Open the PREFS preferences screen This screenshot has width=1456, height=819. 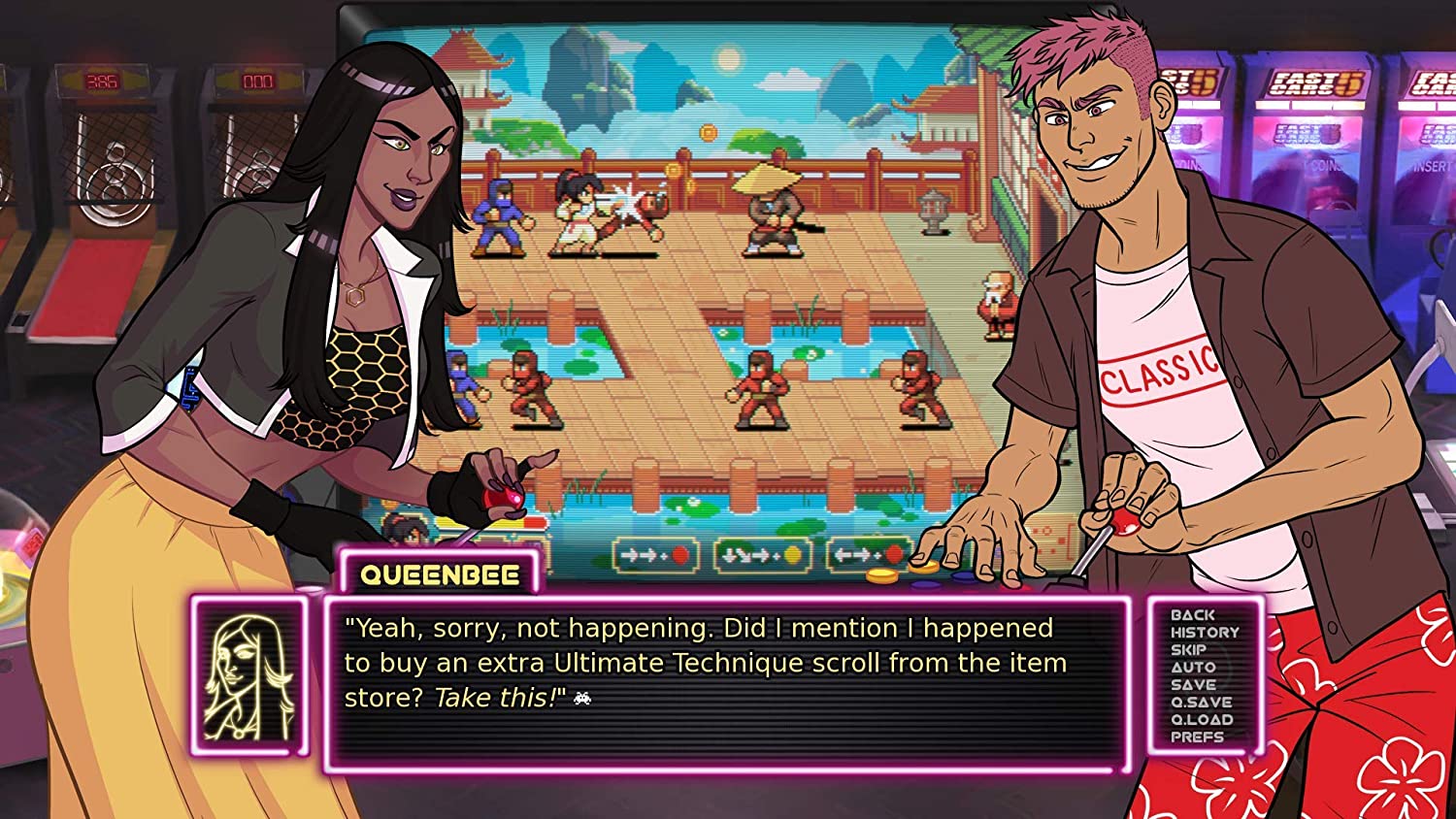click(1198, 737)
